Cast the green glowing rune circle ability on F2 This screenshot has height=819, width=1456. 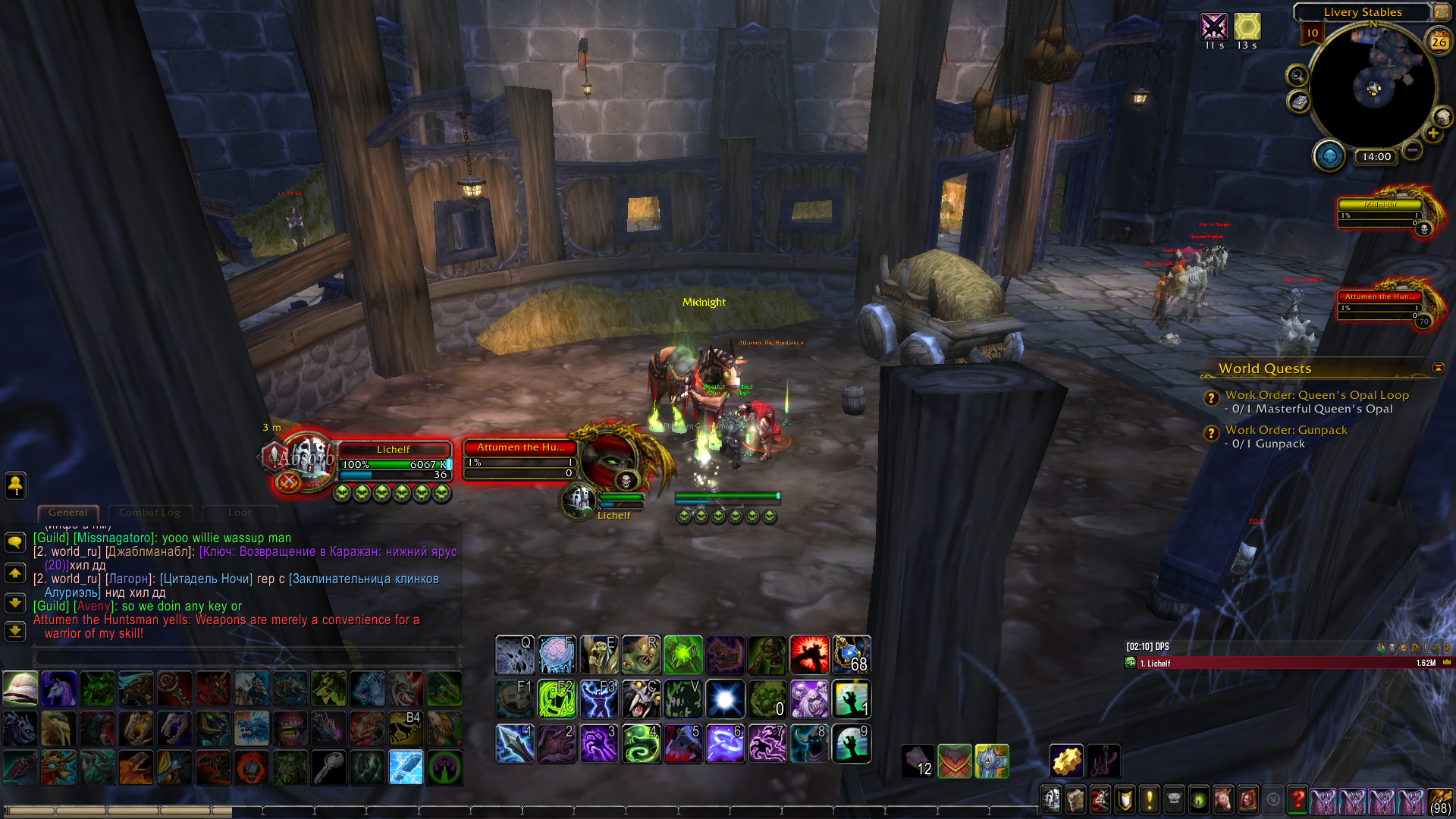[557, 698]
